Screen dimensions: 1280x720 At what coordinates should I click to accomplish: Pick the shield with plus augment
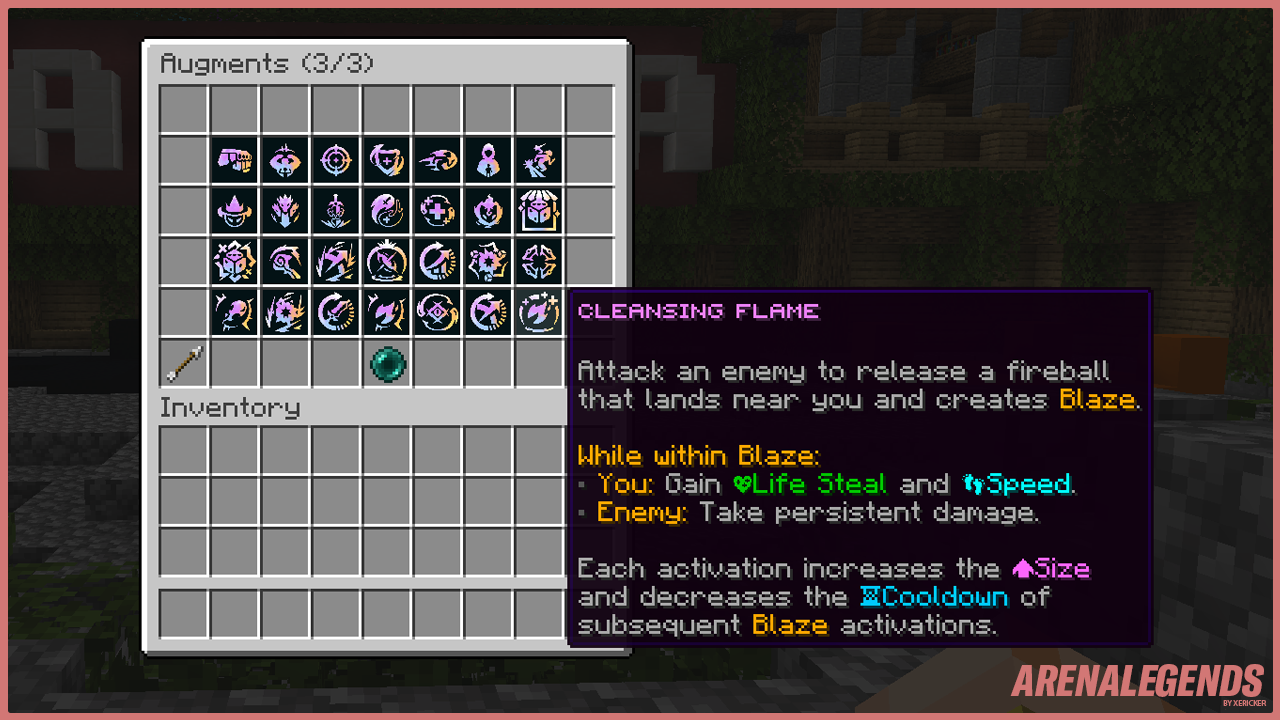(x=386, y=159)
